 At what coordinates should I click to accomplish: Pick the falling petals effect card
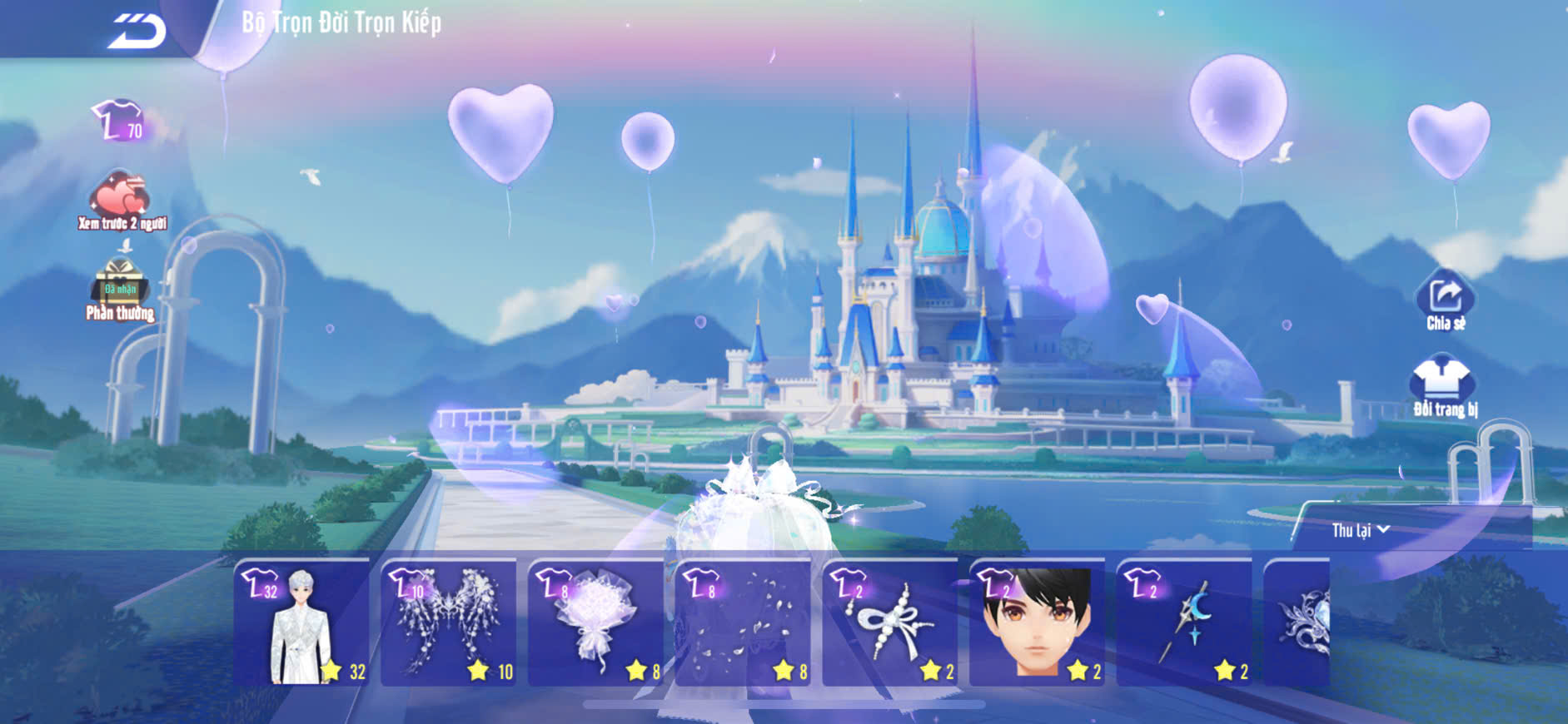(x=743, y=623)
